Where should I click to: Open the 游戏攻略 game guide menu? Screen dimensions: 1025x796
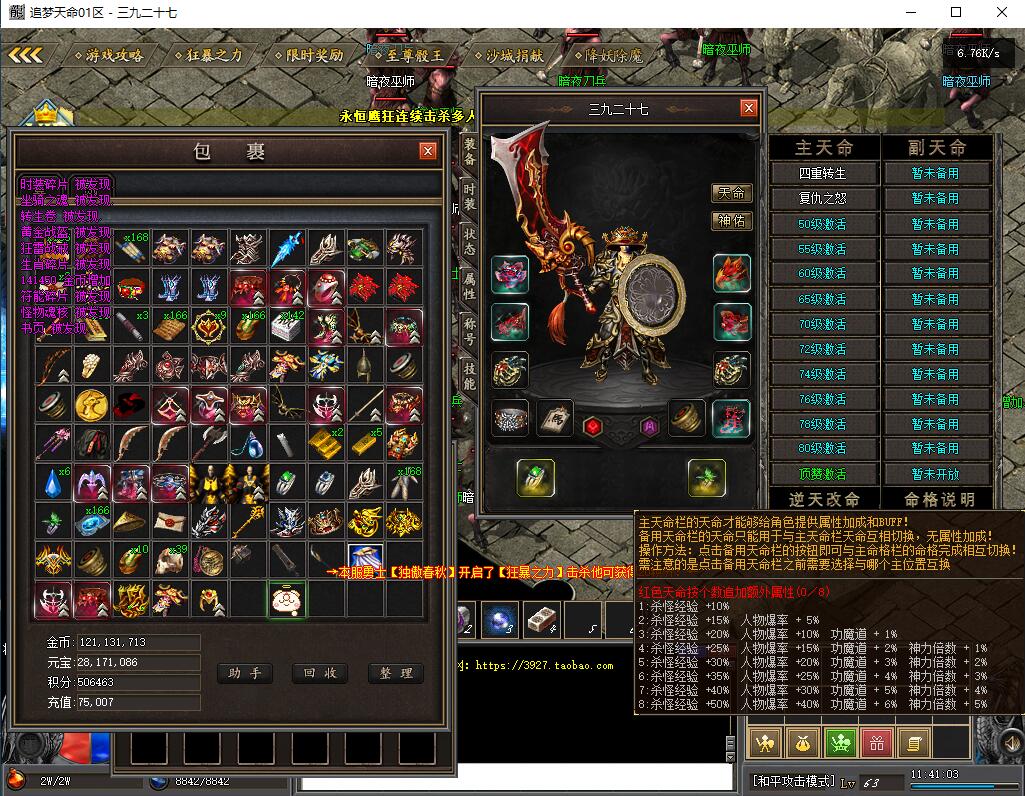click(108, 55)
